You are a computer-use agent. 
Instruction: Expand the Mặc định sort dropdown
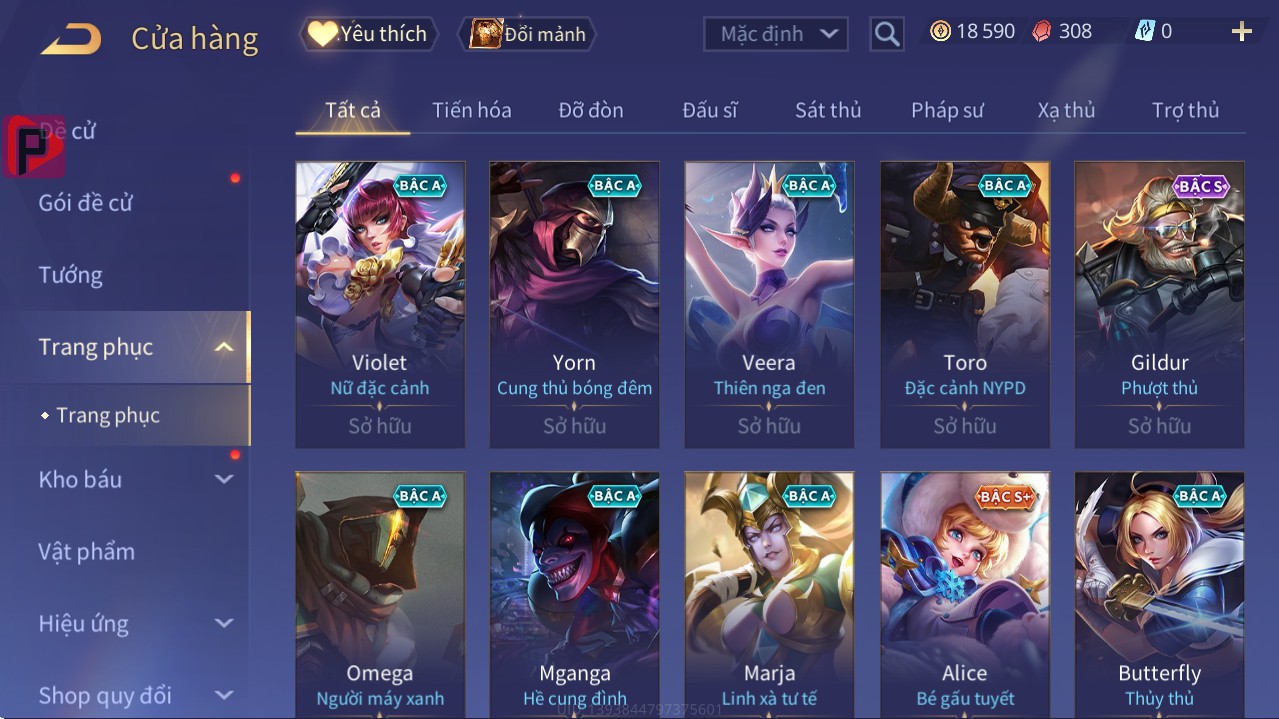click(x=776, y=34)
